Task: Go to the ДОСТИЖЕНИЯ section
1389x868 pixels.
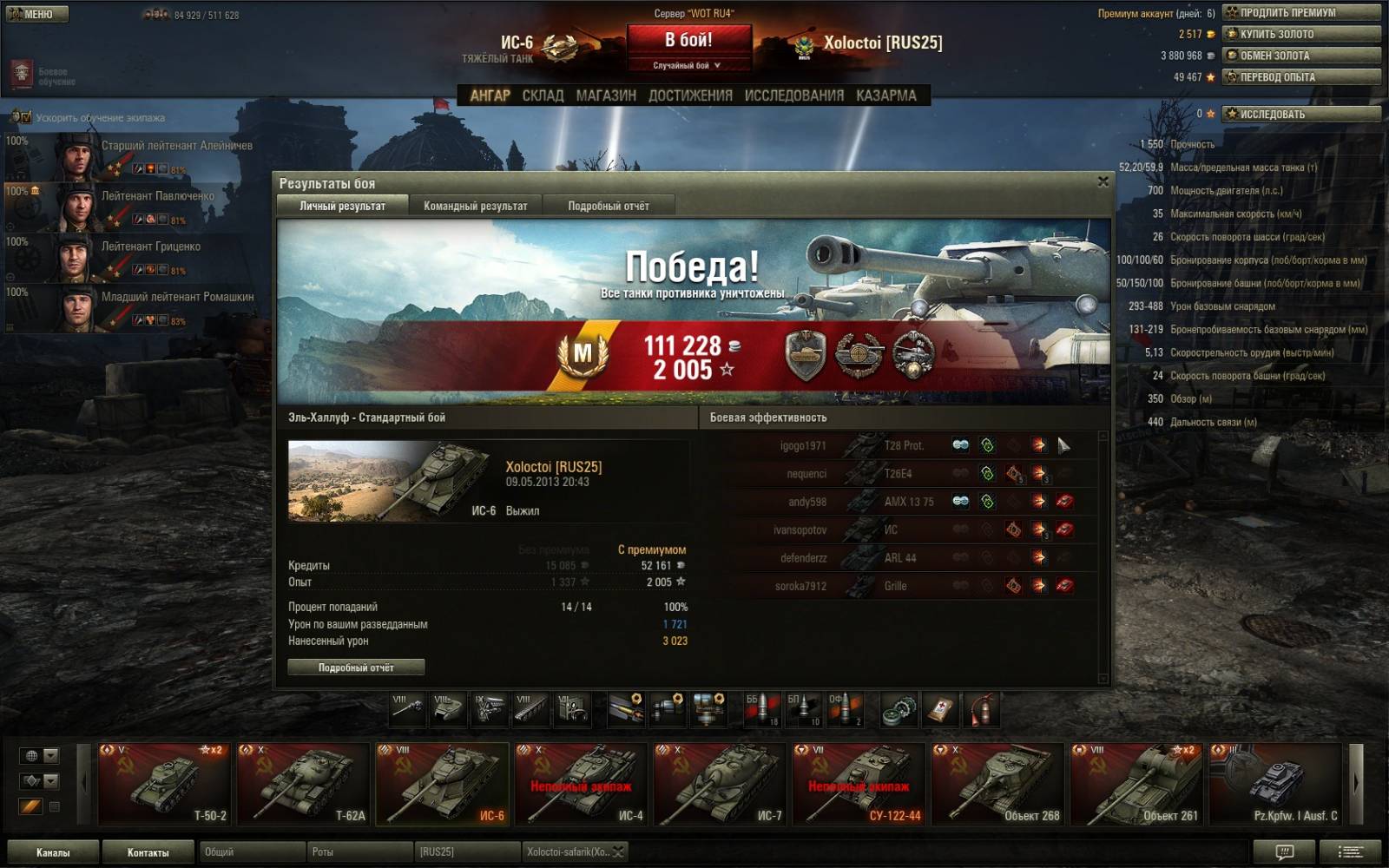Action: [690, 95]
